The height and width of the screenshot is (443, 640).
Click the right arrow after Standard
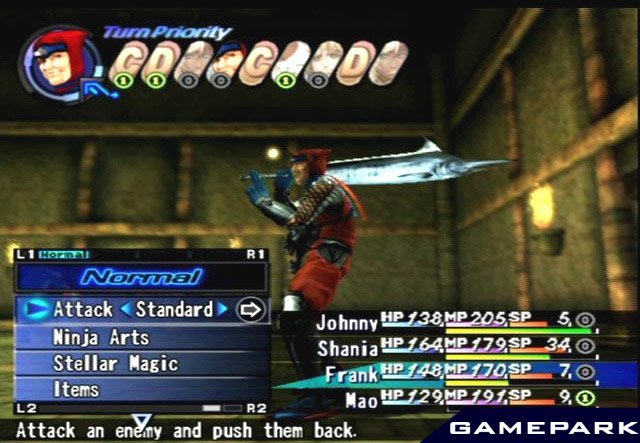pyautogui.click(x=222, y=310)
